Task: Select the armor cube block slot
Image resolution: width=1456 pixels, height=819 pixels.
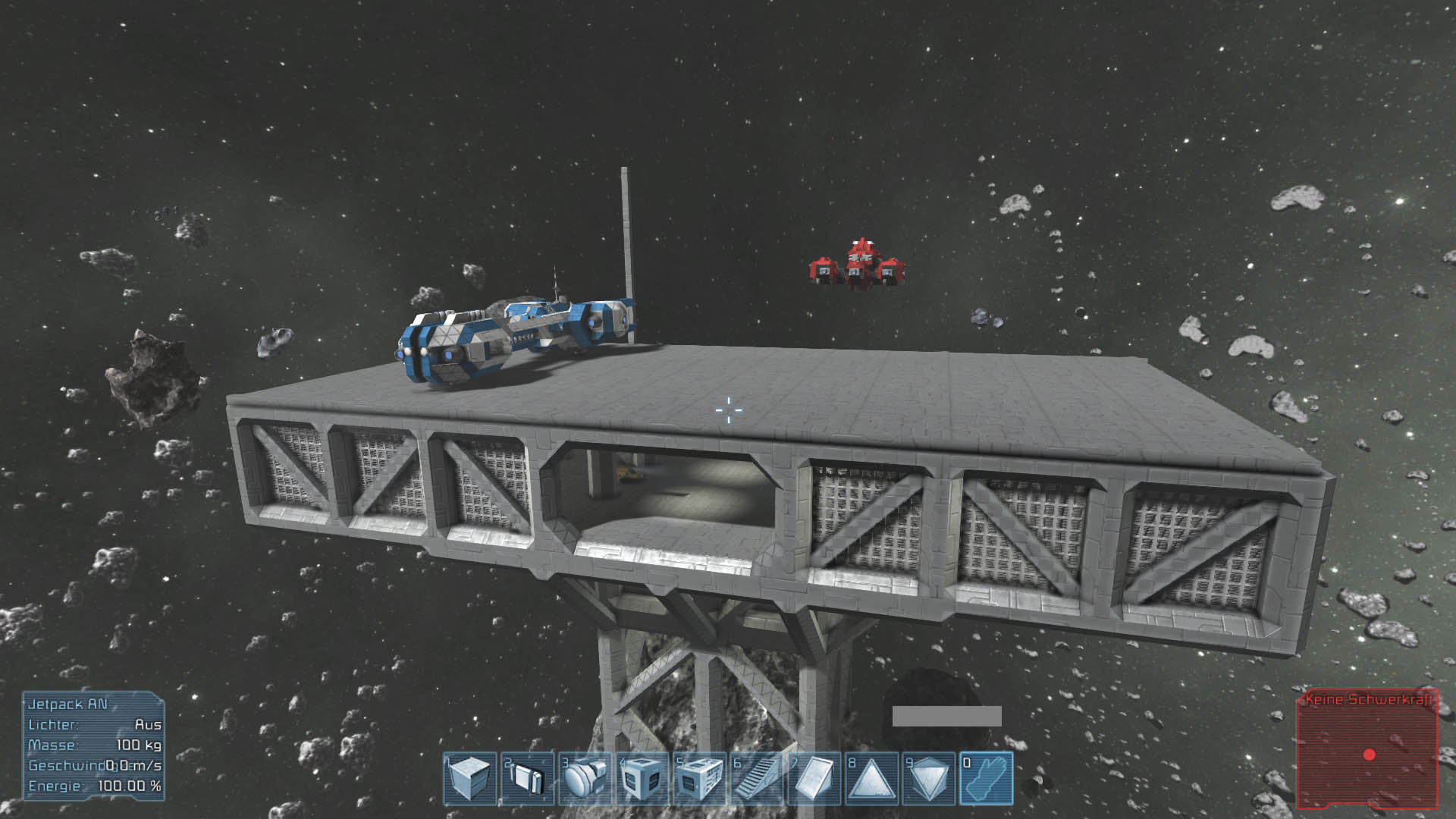Action: [x=470, y=778]
